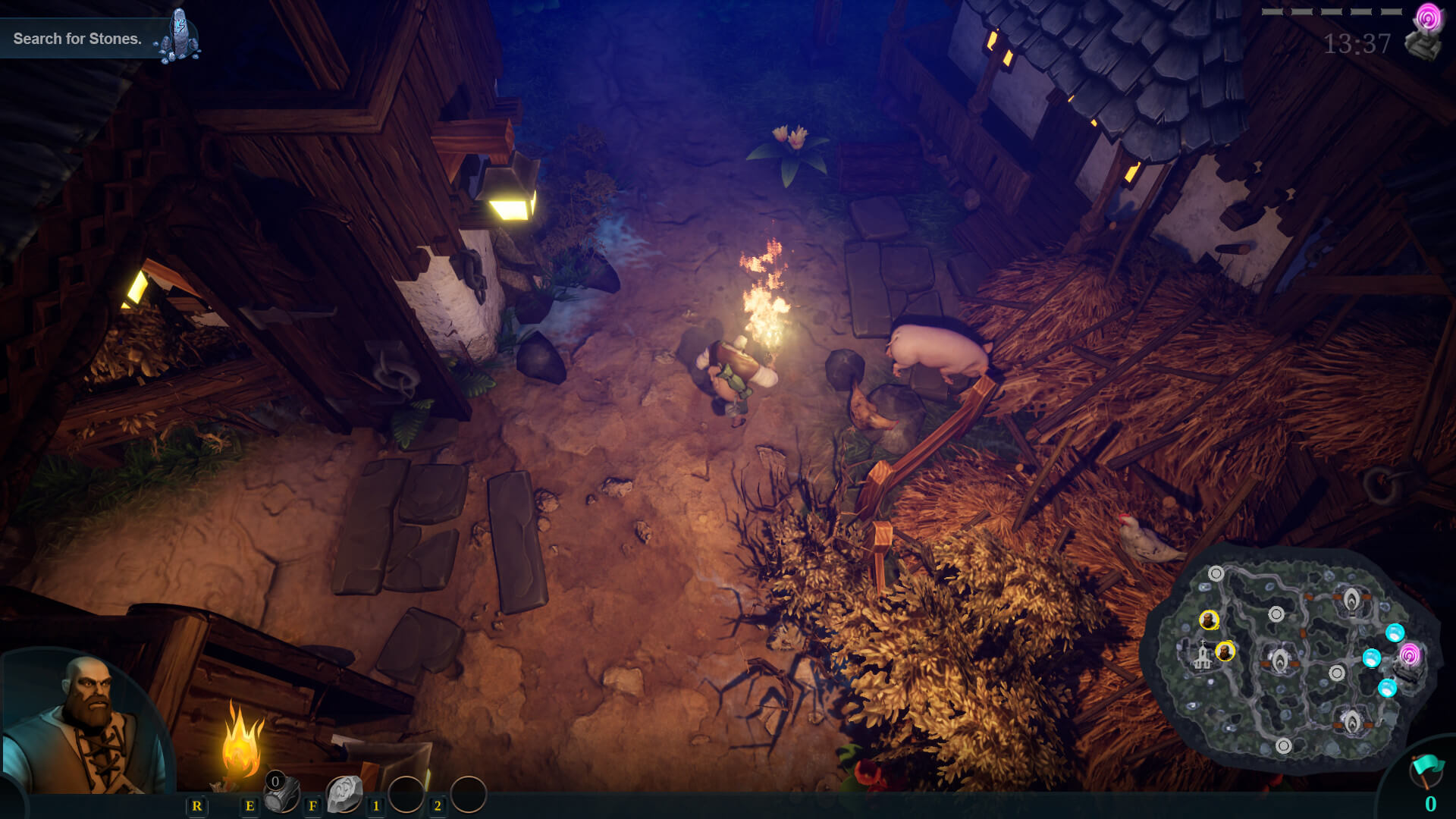
Task: Click the R hotkey slot on the action bar
Action: pyautogui.click(x=197, y=806)
